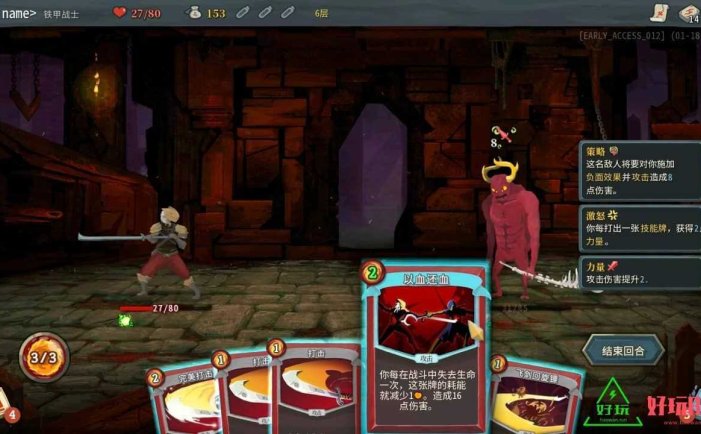View the deck of 14 cards
The height and width of the screenshot is (434, 701).
point(688,13)
